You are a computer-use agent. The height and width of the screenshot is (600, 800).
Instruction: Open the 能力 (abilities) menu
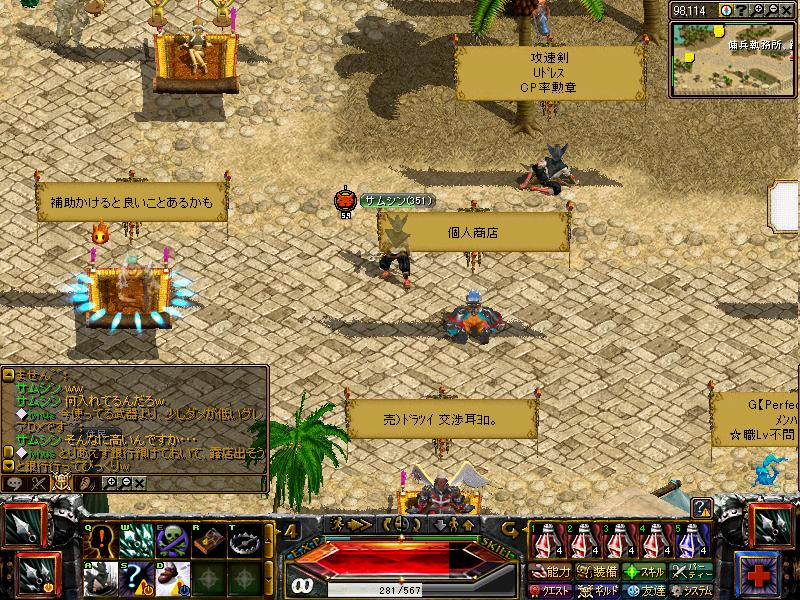tap(549, 572)
